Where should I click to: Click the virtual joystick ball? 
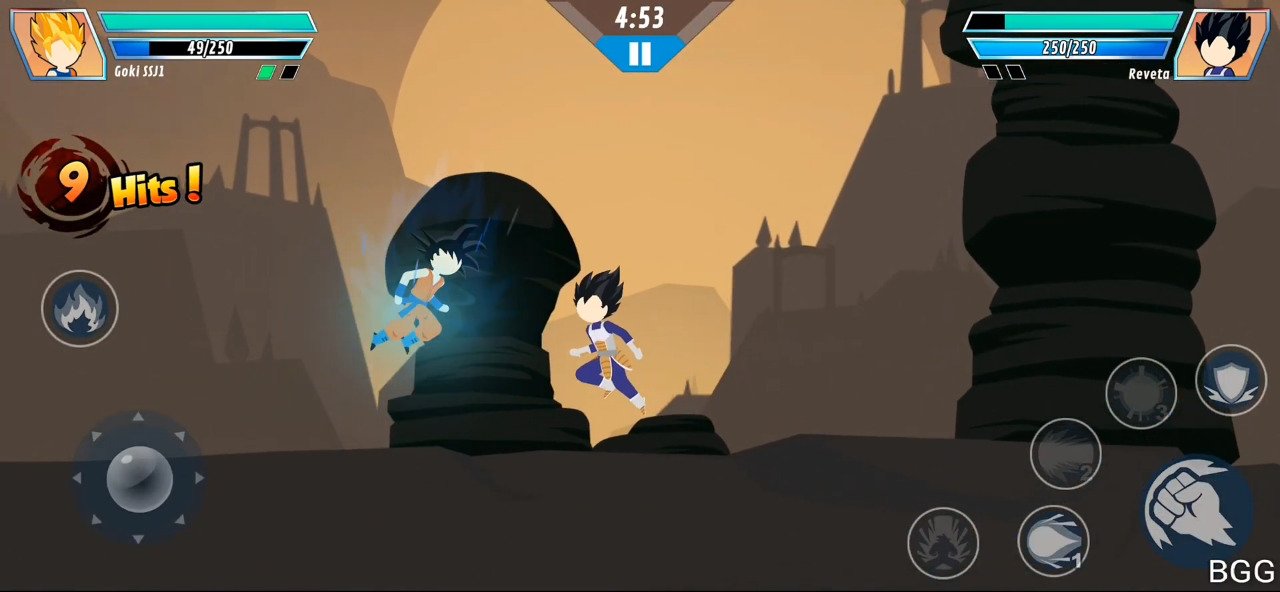click(x=139, y=478)
